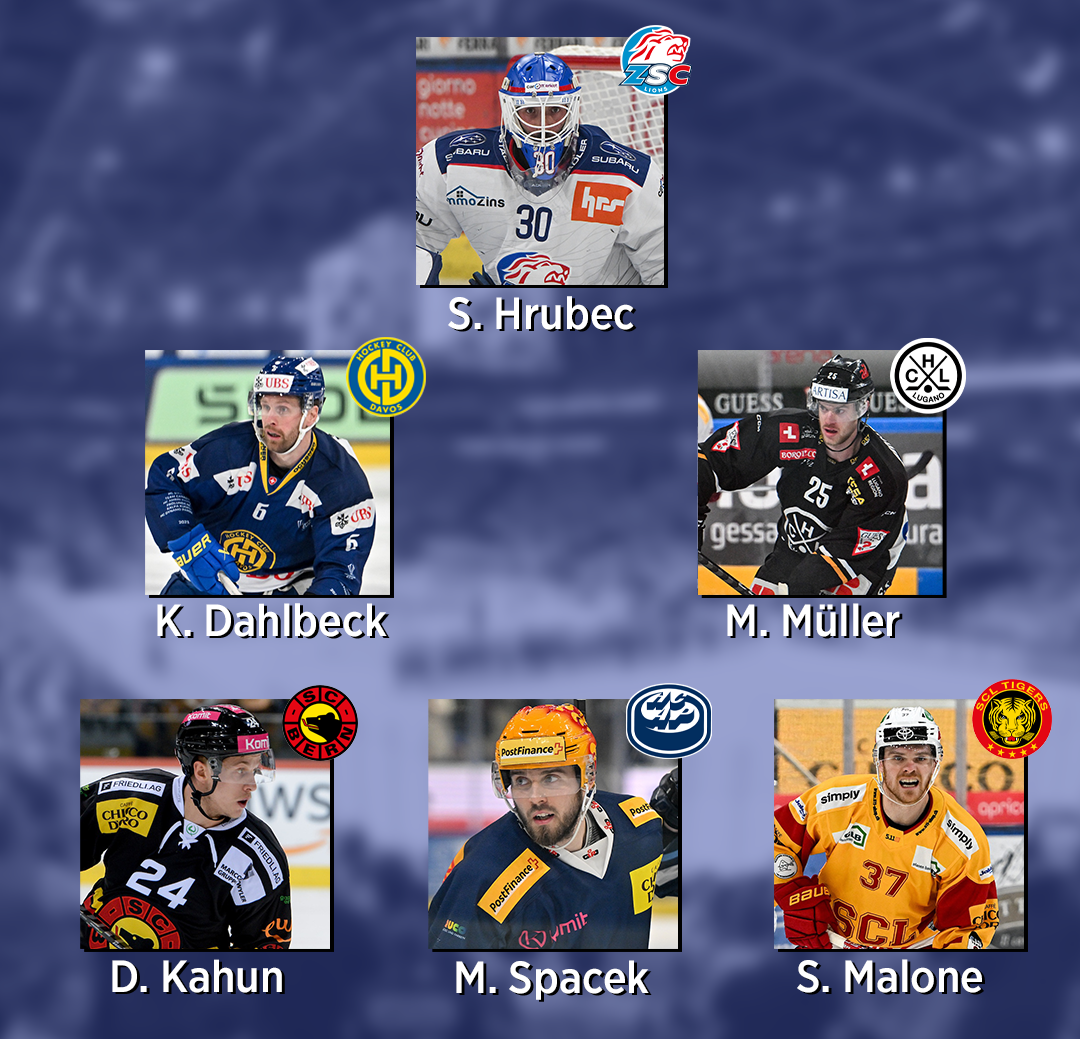The height and width of the screenshot is (1039, 1080).
Task: Select S. Malone's player card
Action: coord(899,824)
